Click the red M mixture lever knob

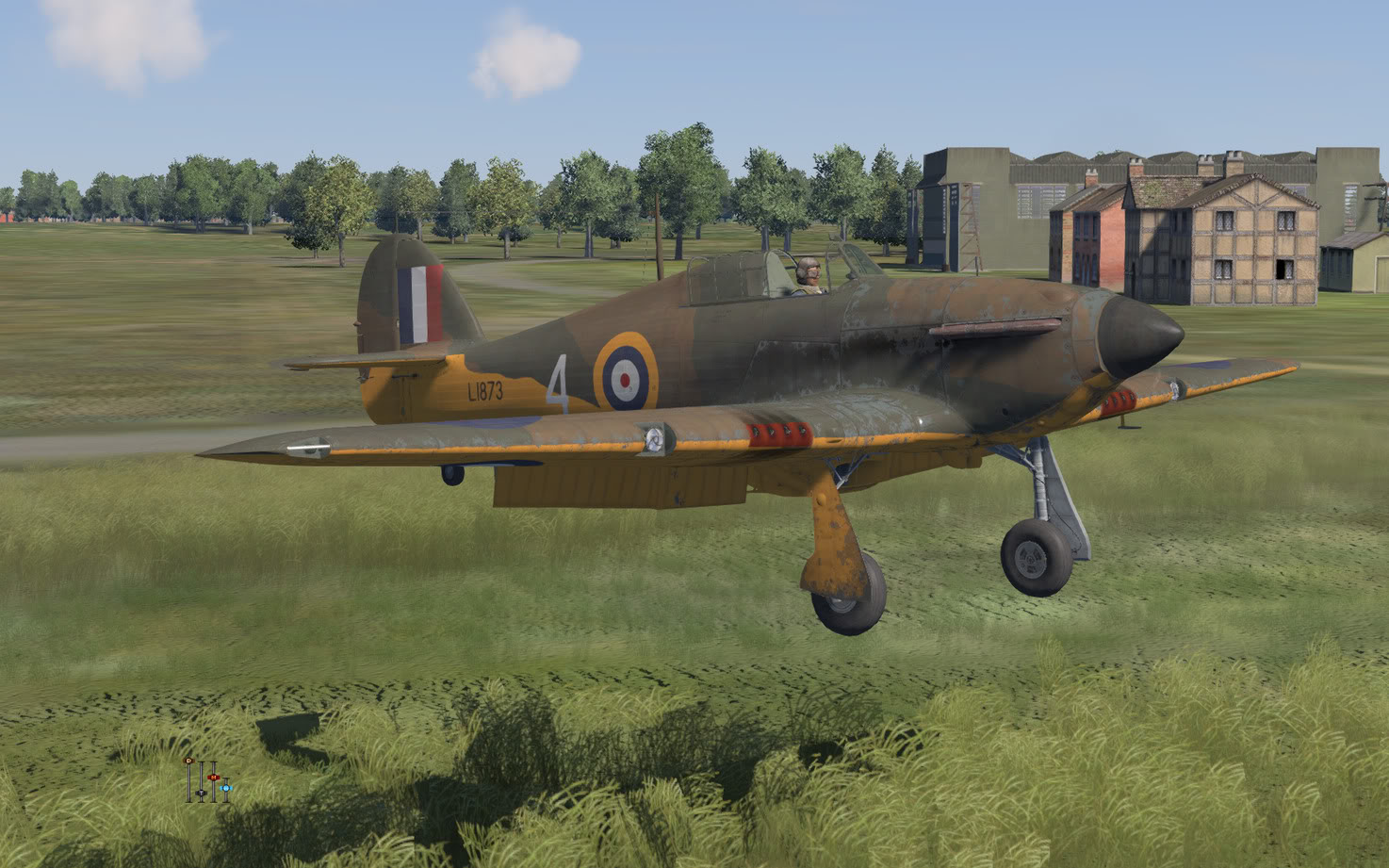click(x=214, y=778)
